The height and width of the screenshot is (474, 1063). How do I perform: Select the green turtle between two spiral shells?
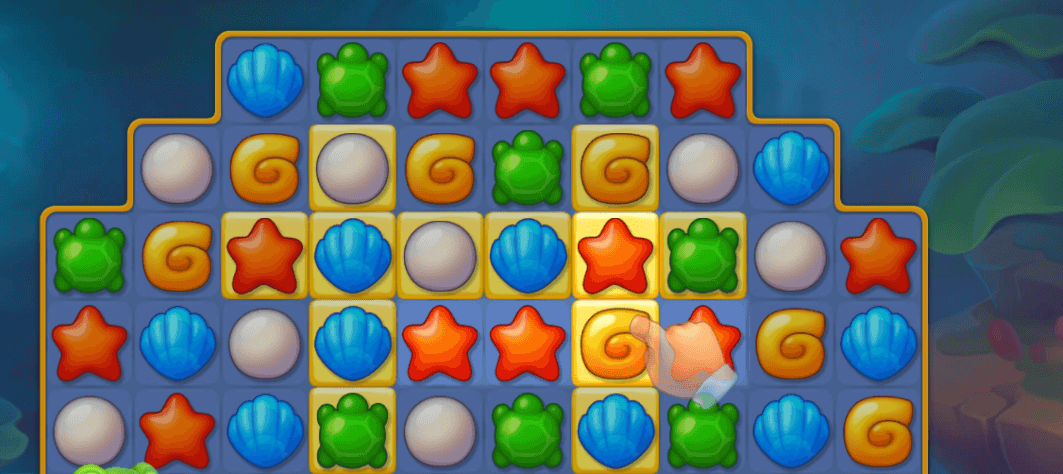[527, 165]
